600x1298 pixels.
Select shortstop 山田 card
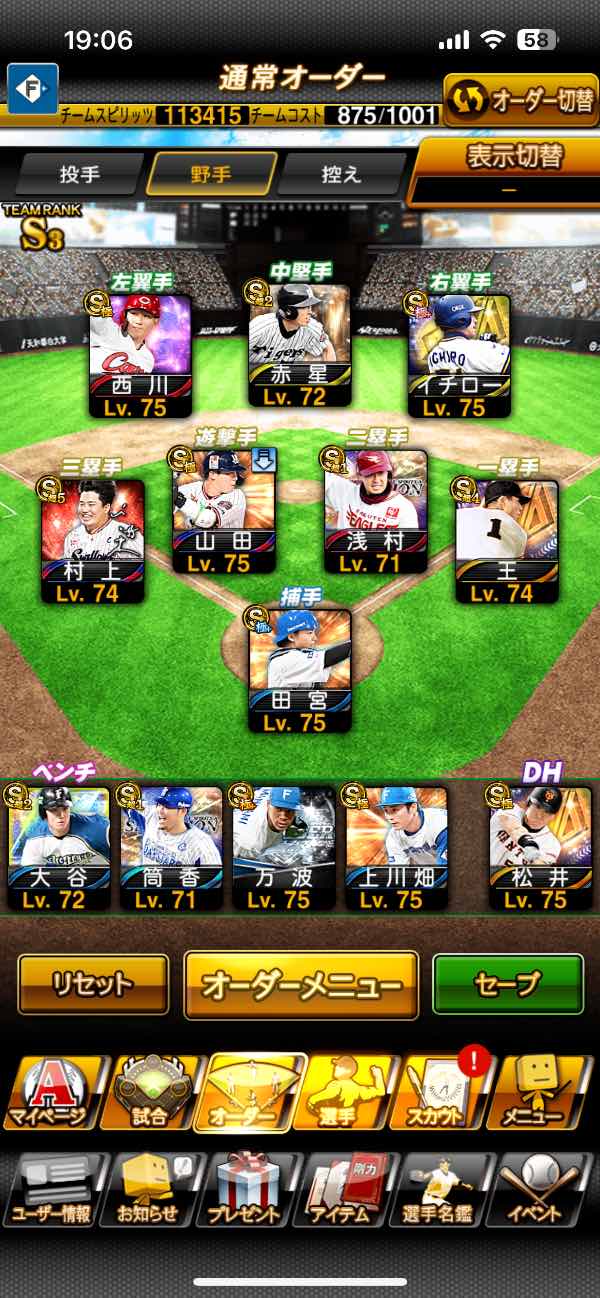[223, 512]
